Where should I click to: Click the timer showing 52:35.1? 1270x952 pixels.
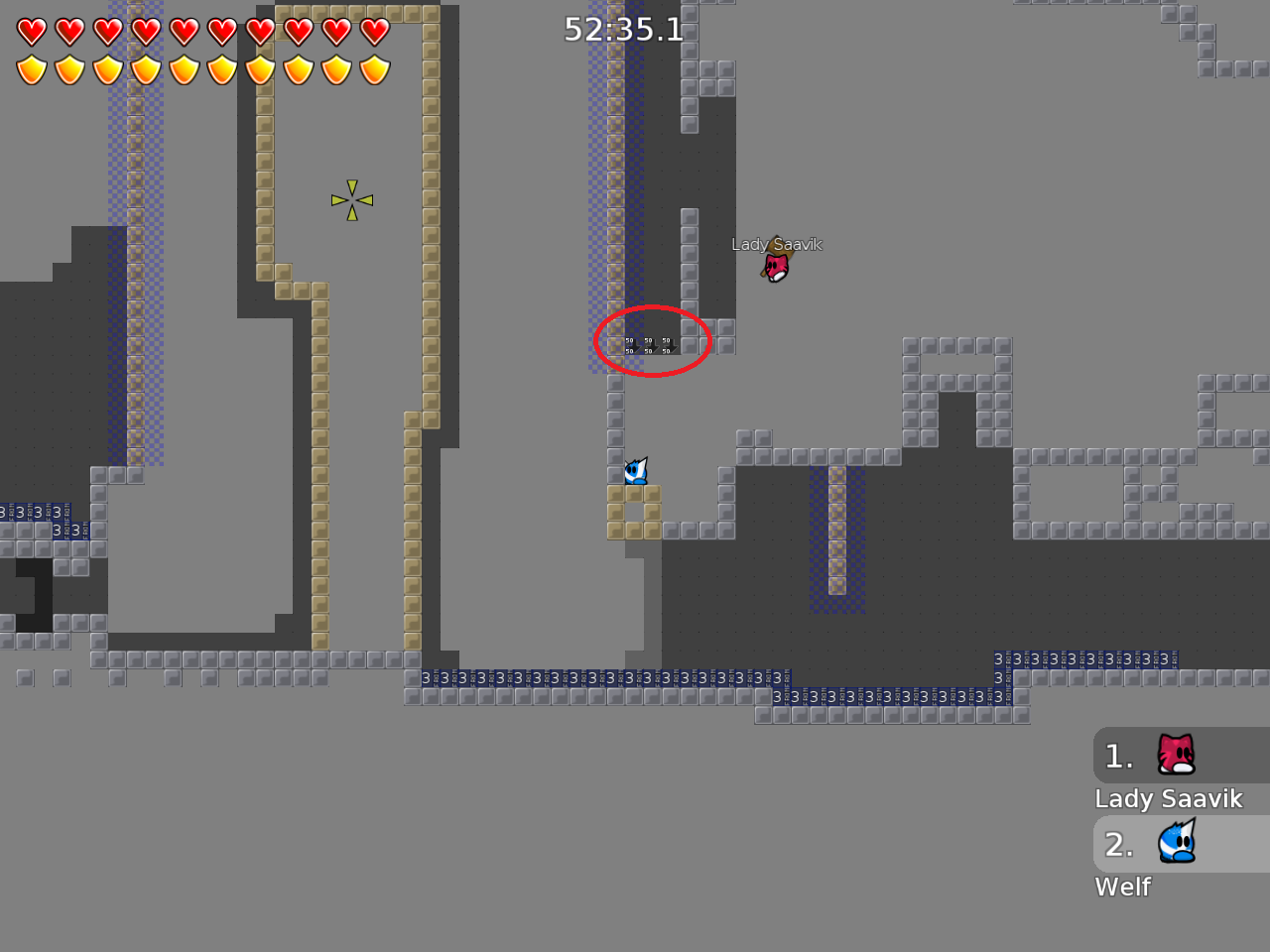[x=622, y=31]
